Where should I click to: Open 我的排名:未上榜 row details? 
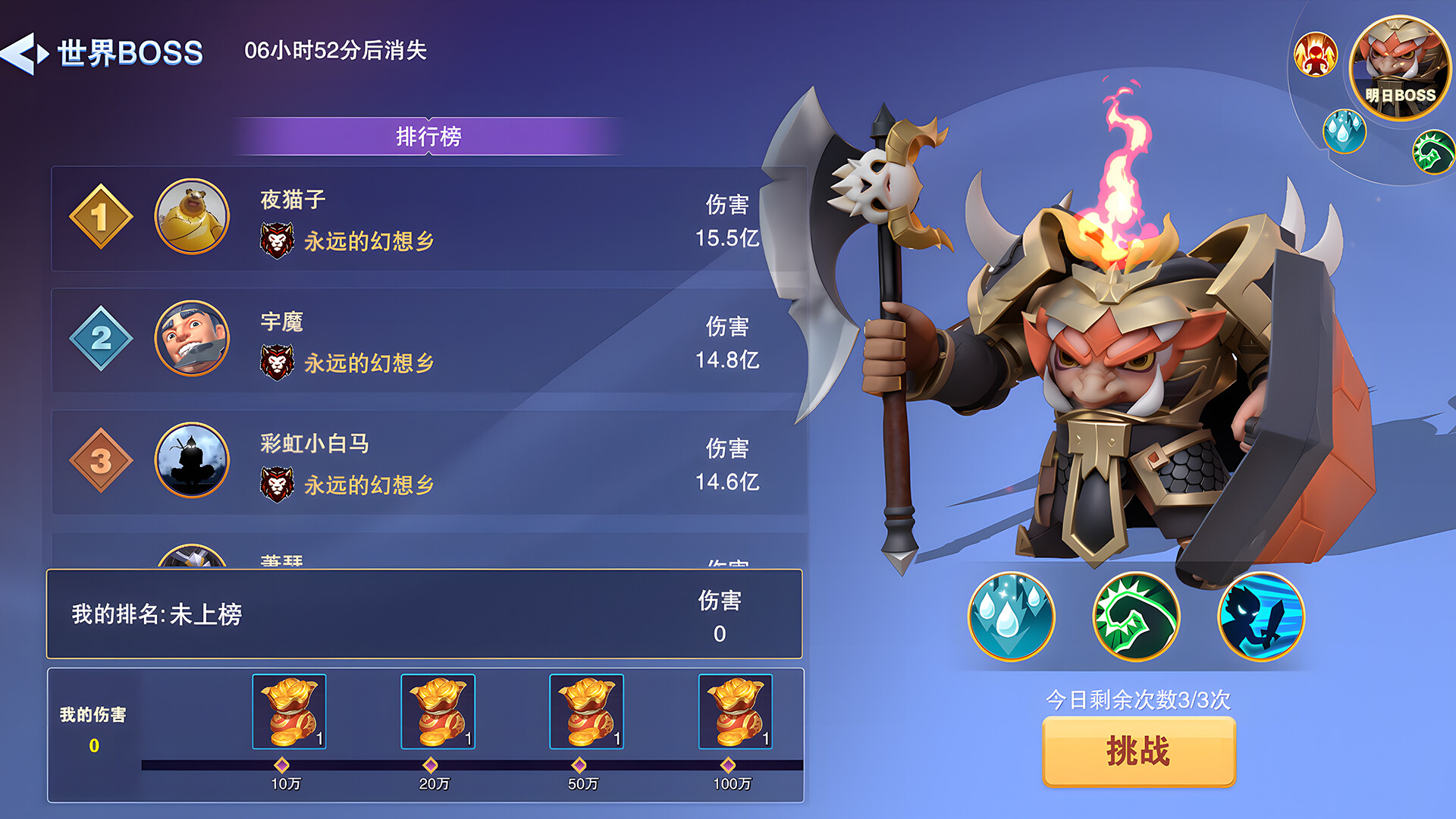(425, 614)
